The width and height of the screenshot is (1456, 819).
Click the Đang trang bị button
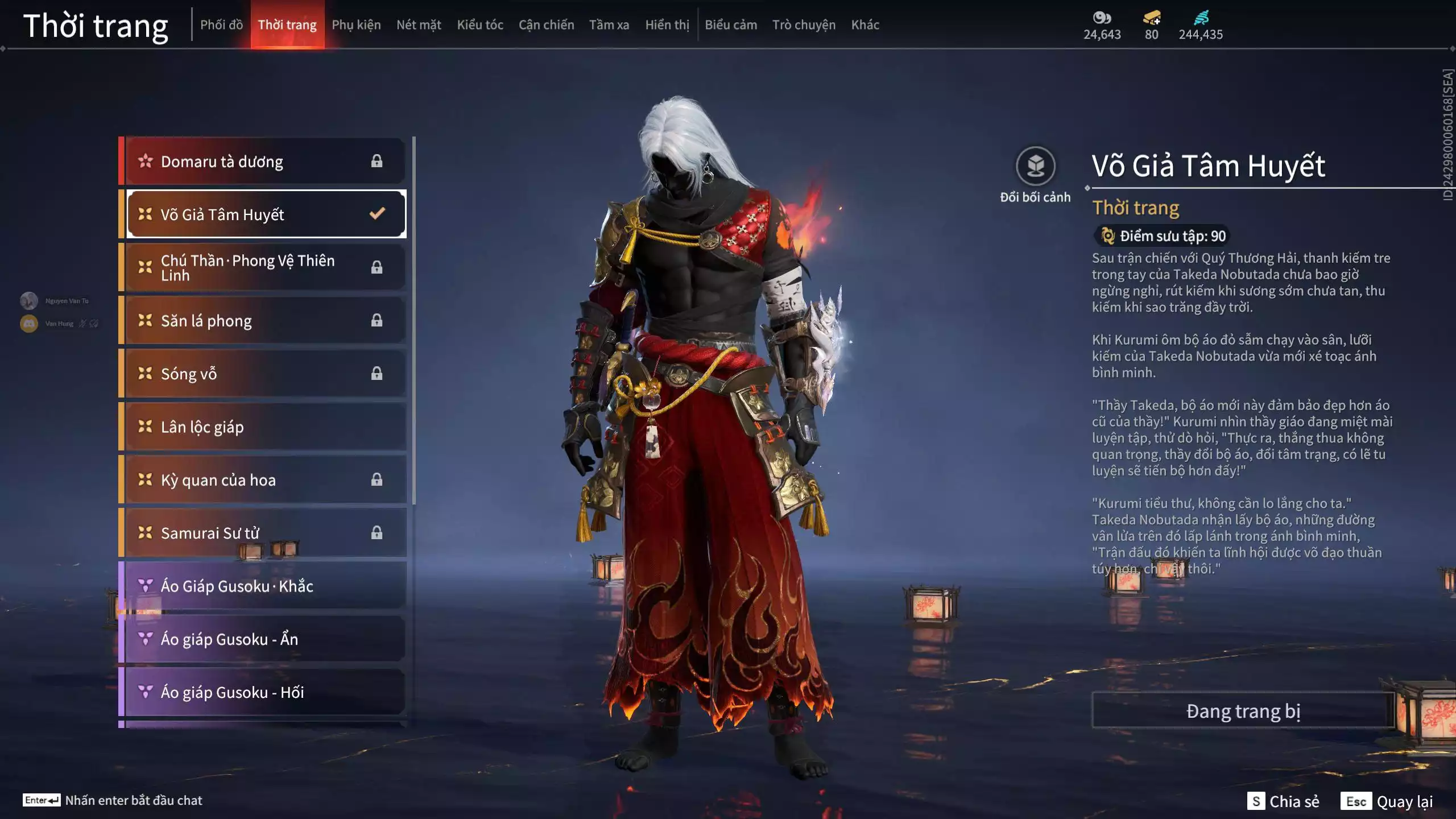coord(1243,711)
